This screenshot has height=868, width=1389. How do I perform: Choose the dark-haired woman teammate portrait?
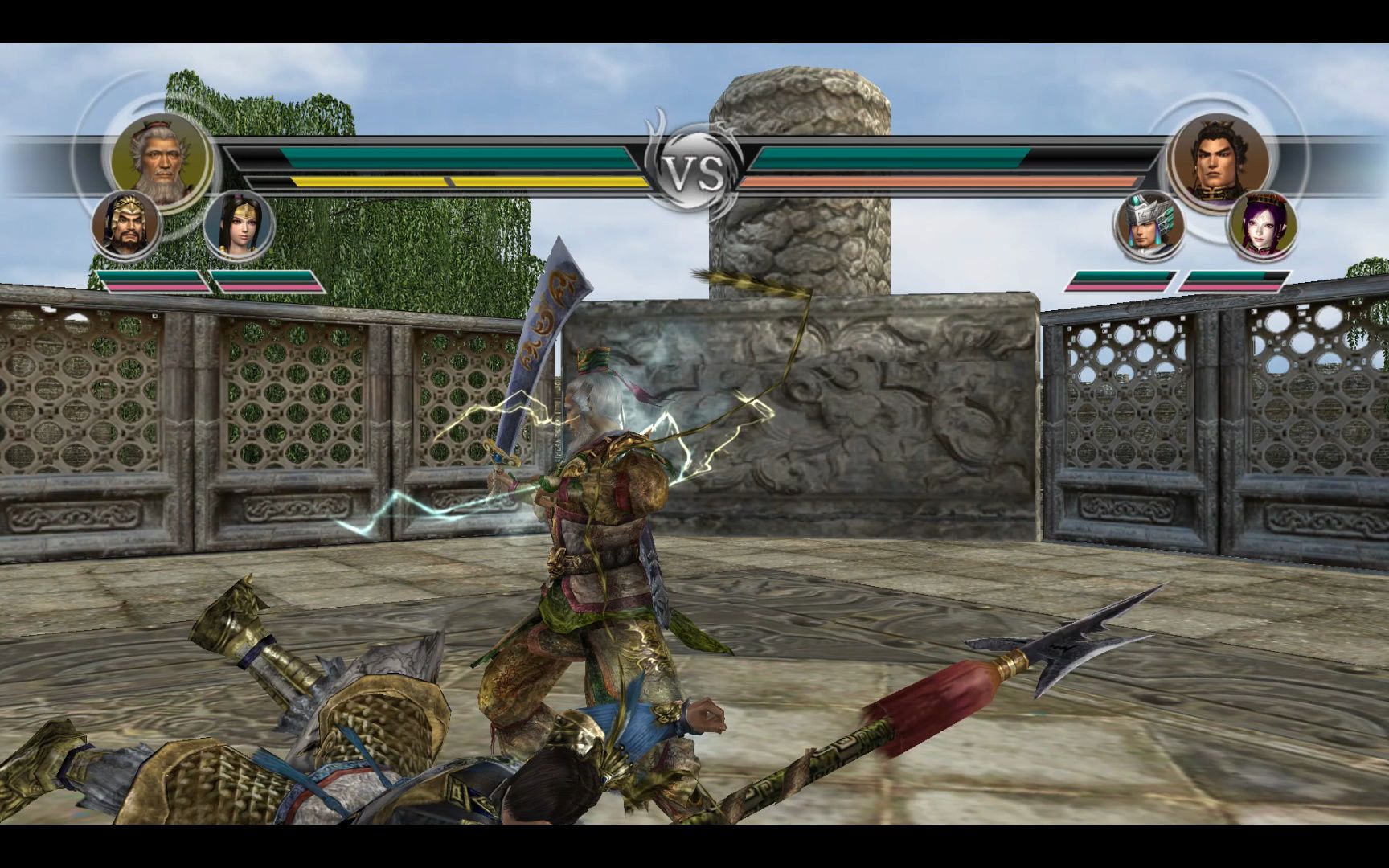tap(239, 226)
